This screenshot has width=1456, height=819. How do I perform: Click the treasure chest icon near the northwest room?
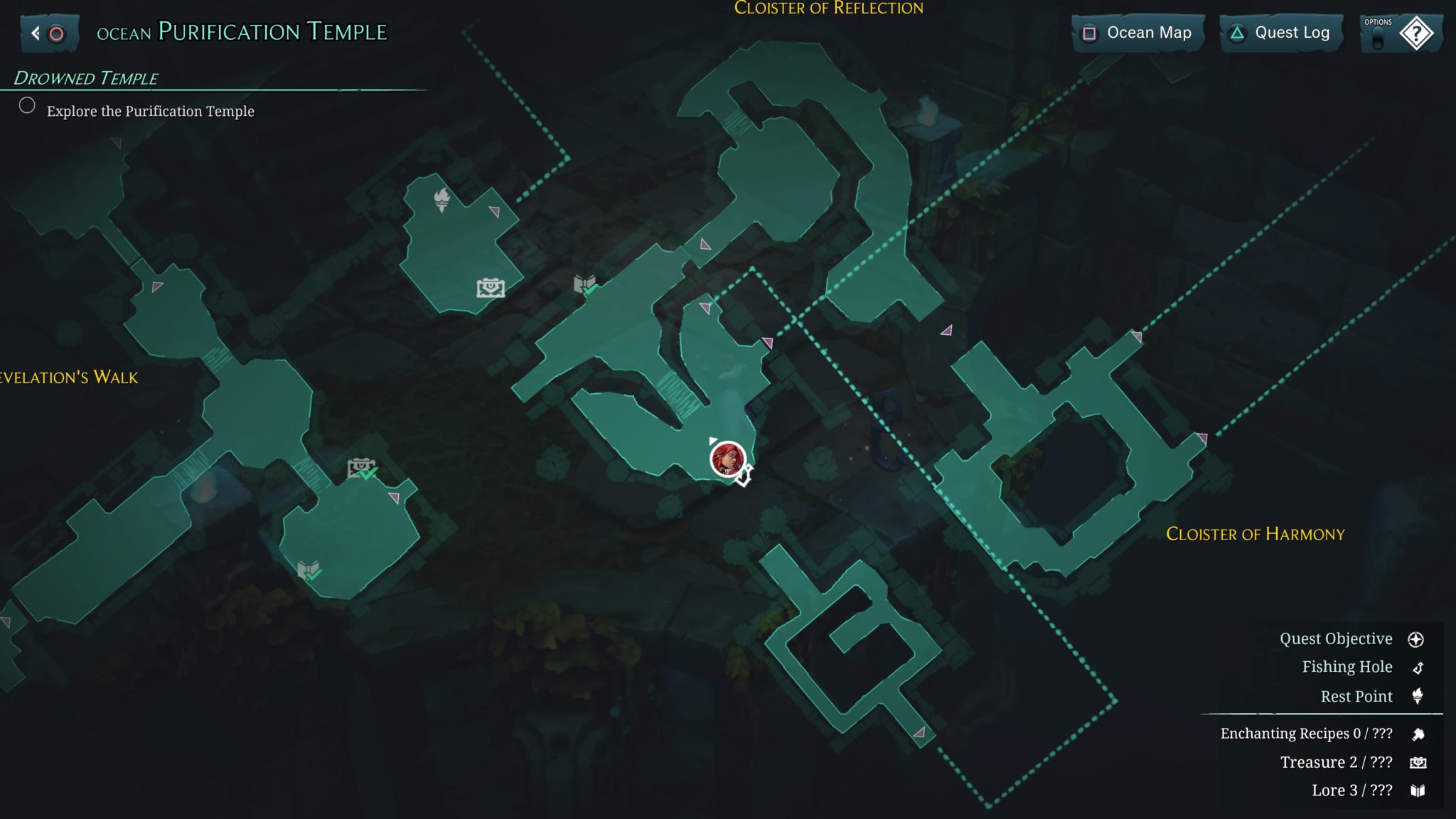pos(489,289)
